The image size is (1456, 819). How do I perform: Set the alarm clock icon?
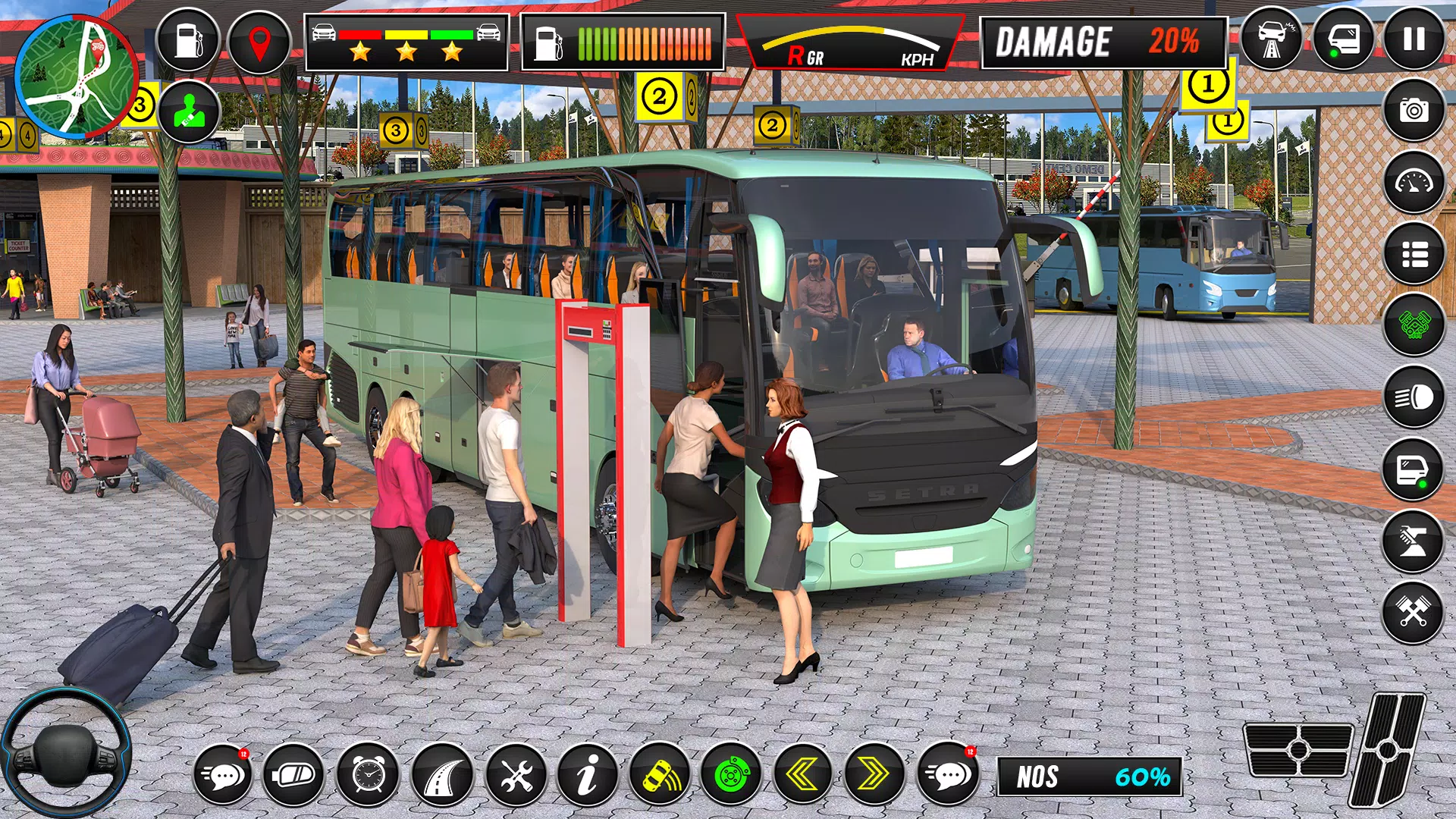[368, 775]
